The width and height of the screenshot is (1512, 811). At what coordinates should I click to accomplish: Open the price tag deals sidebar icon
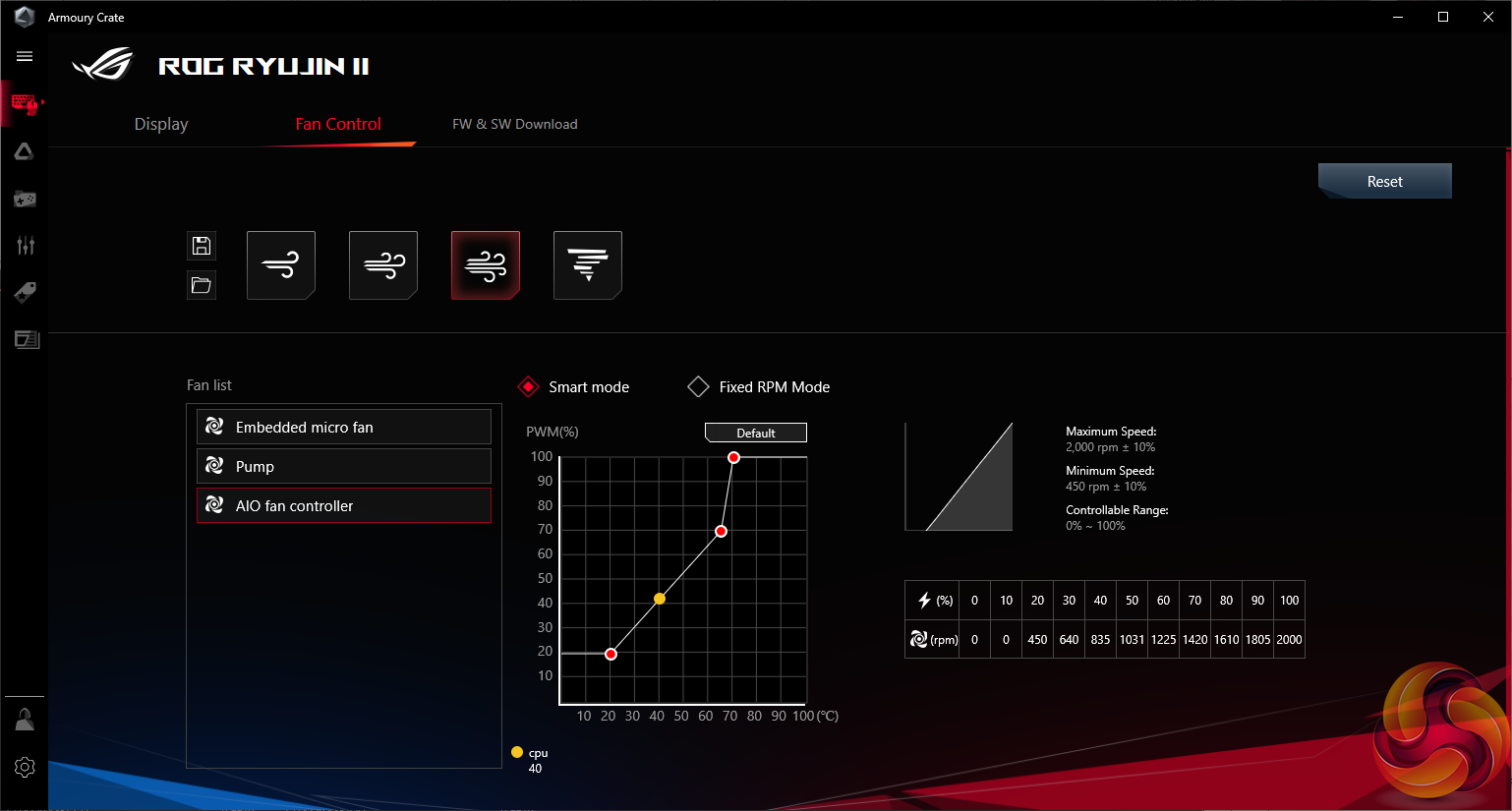point(25,292)
